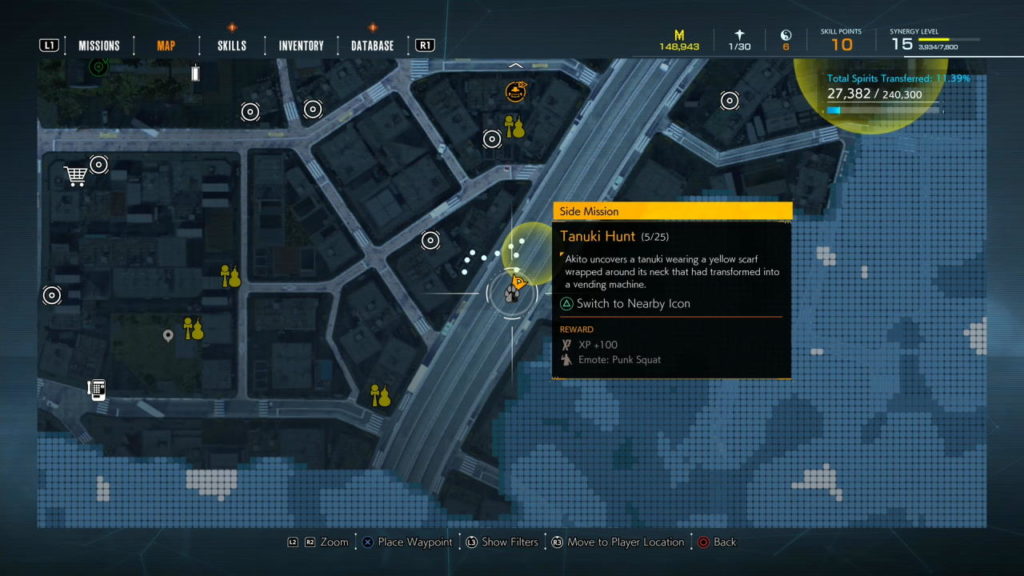Choose the grey location pin marker
The width and height of the screenshot is (1024, 576).
(168, 336)
